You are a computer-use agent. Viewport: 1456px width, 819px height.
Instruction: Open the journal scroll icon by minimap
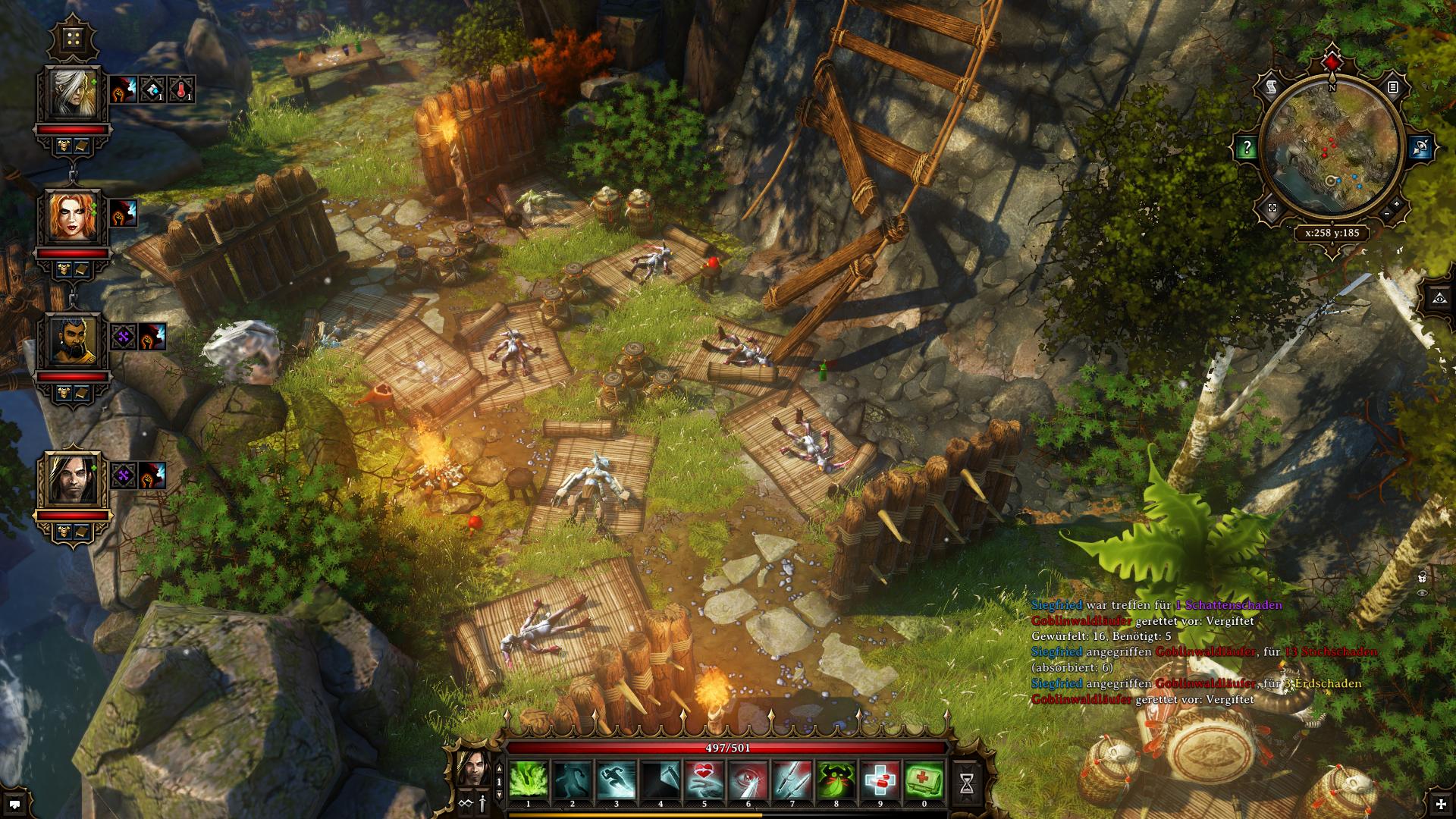pos(1272,88)
